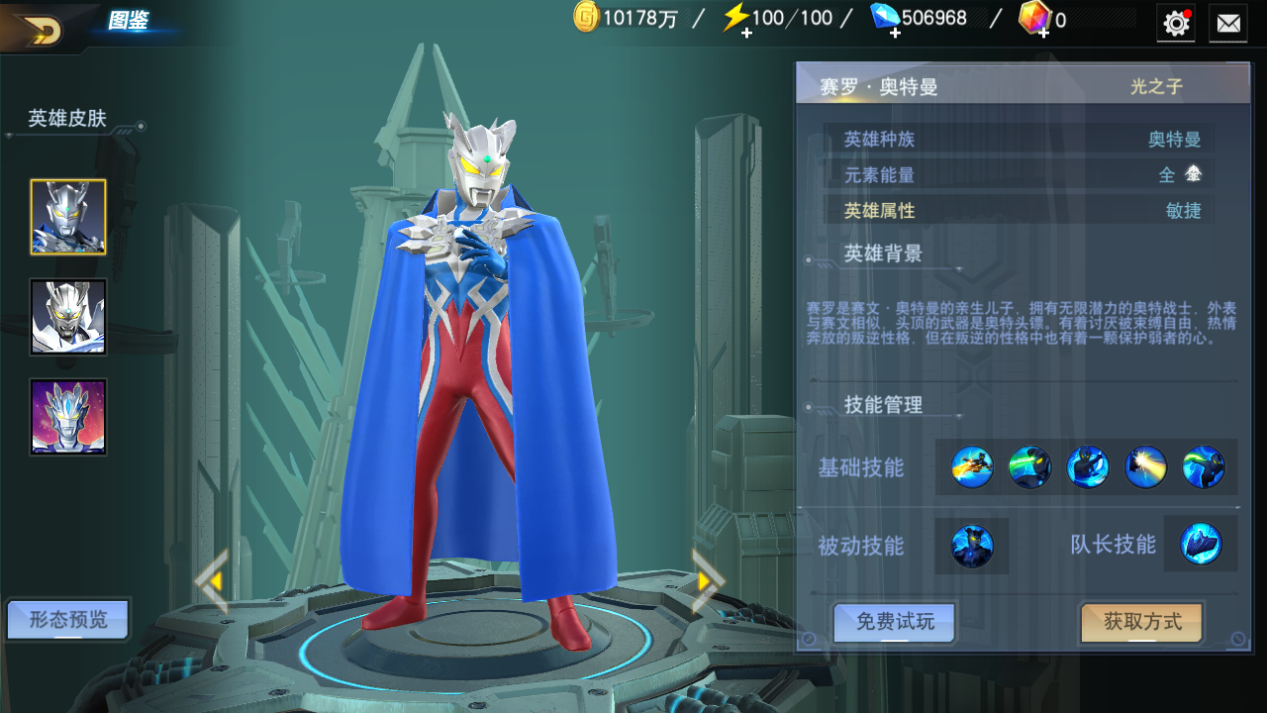Image resolution: width=1267 pixels, height=713 pixels.
Task: View the last basic skill icon
Action: (1203, 468)
